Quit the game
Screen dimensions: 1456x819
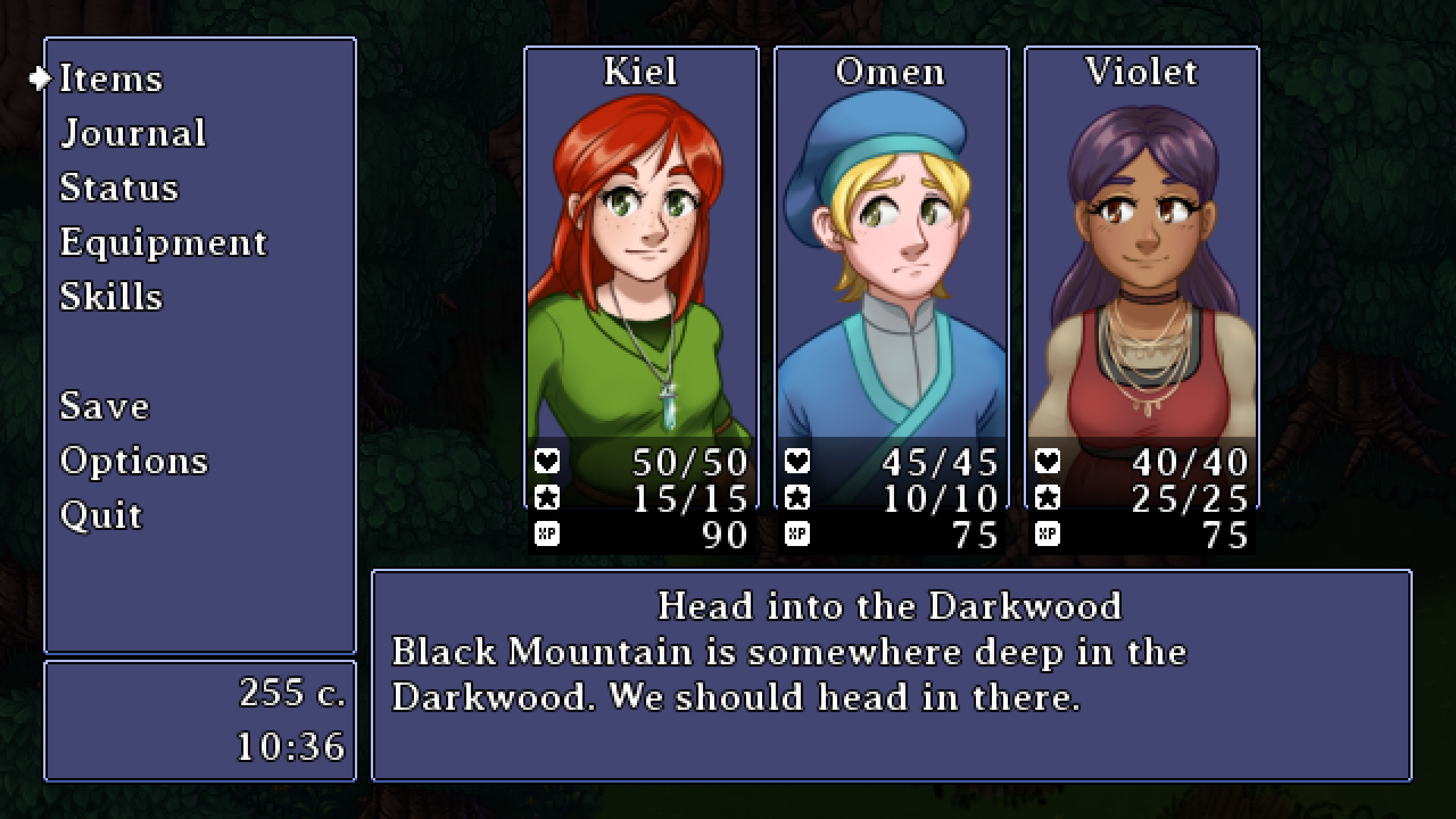tap(101, 515)
